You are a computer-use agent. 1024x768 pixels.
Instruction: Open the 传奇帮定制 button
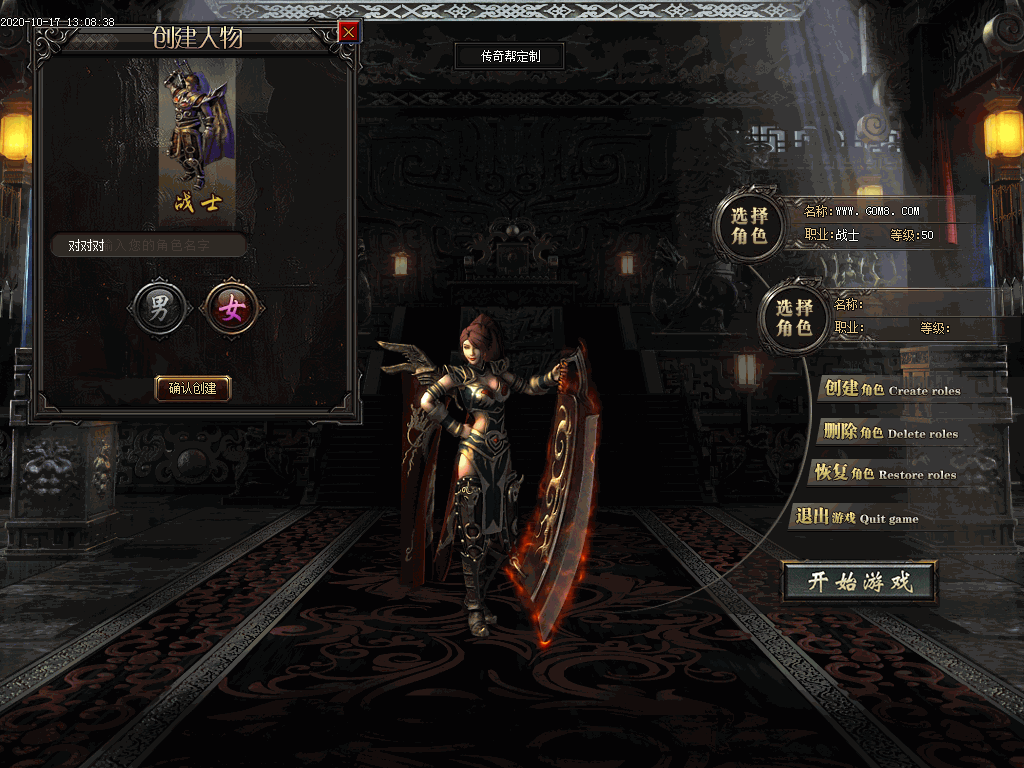tap(510, 56)
